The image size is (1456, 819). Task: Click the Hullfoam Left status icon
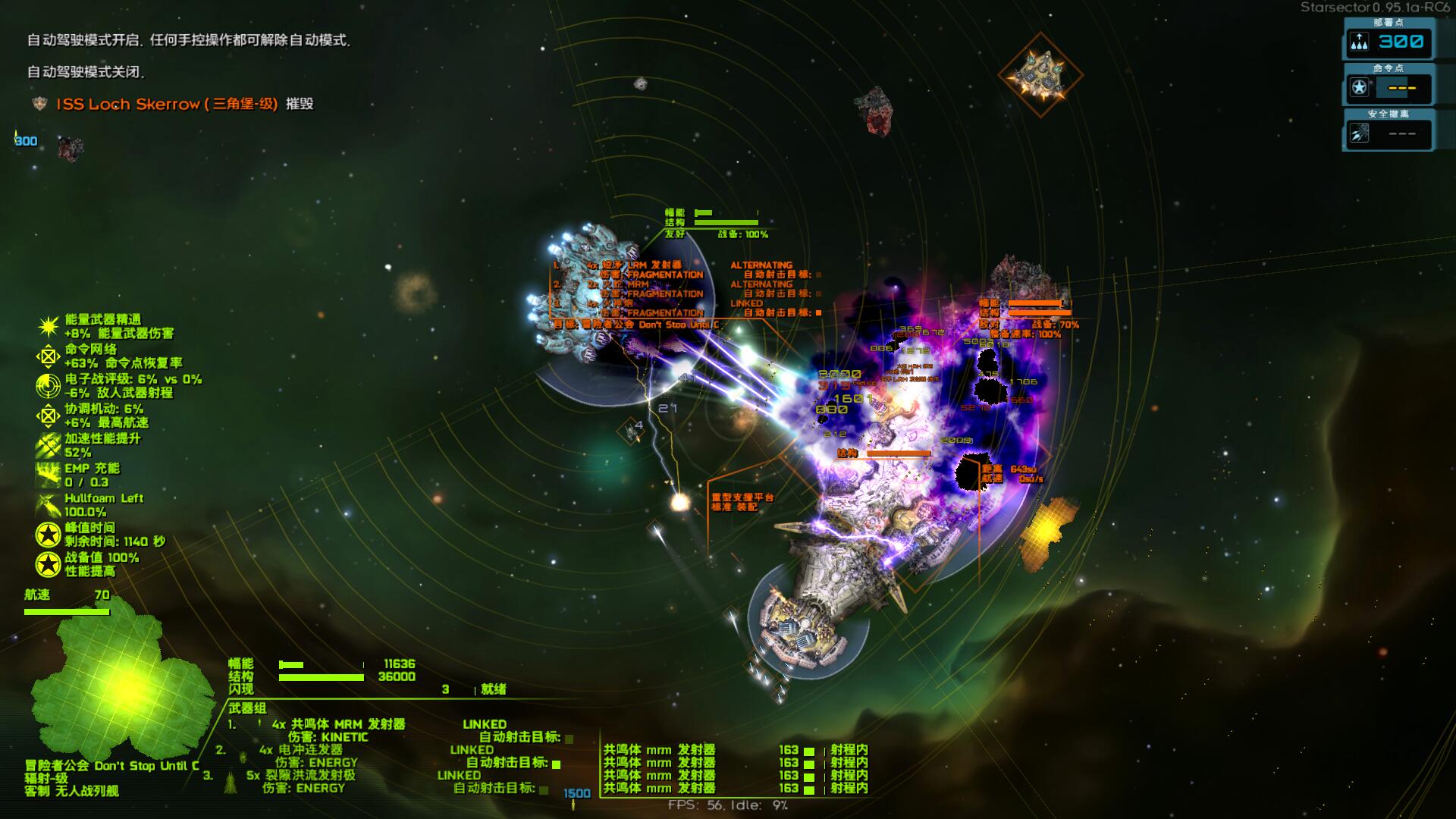(49, 505)
